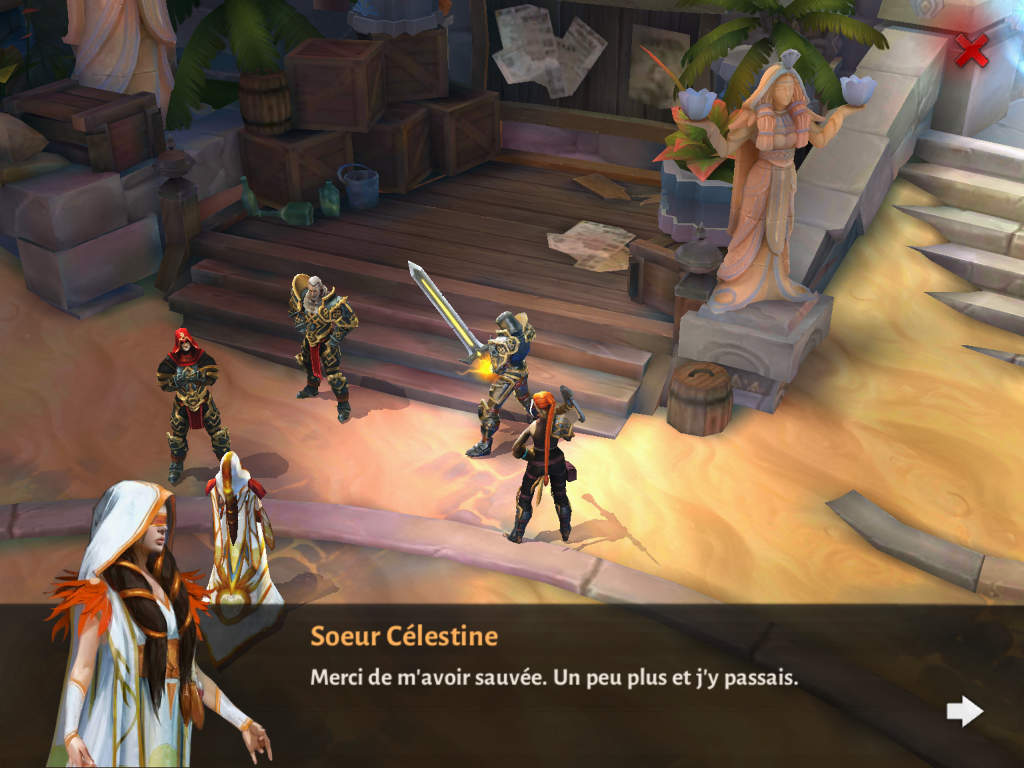
Task: Advance the dialogue with the white arrow
Action: 965,711
